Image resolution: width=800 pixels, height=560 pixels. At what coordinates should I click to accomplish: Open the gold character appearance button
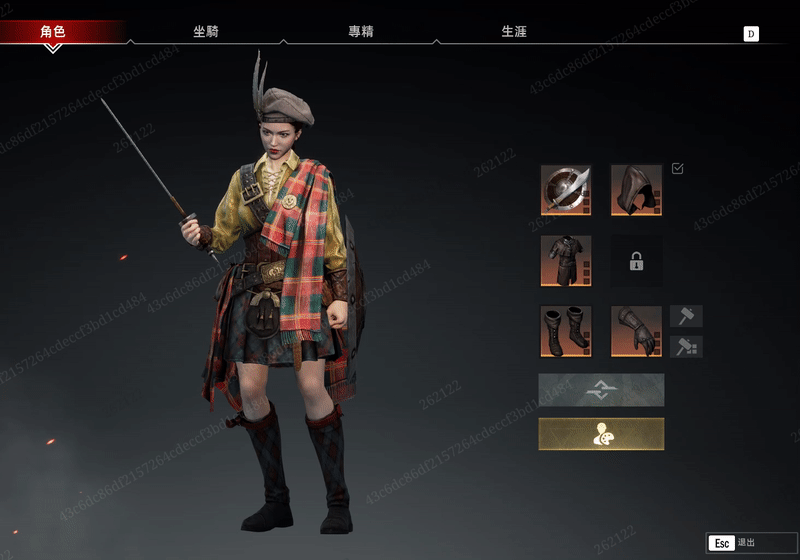[x=601, y=434]
